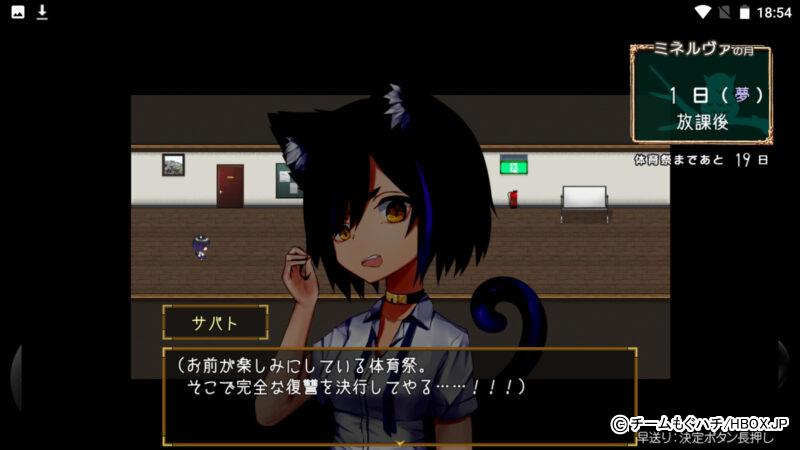
Task: Click the continue arrow under the dialogue text
Action: pyautogui.click(x=400, y=440)
